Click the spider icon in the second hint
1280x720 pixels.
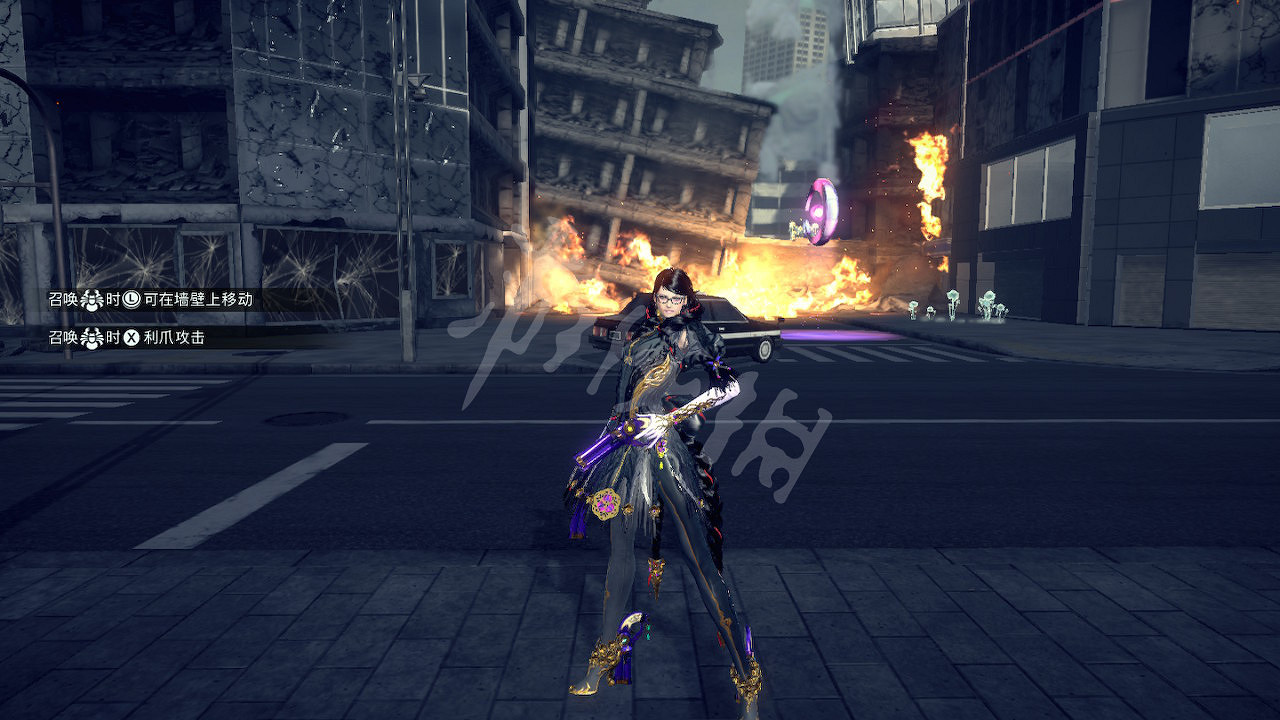click(92, 337)
